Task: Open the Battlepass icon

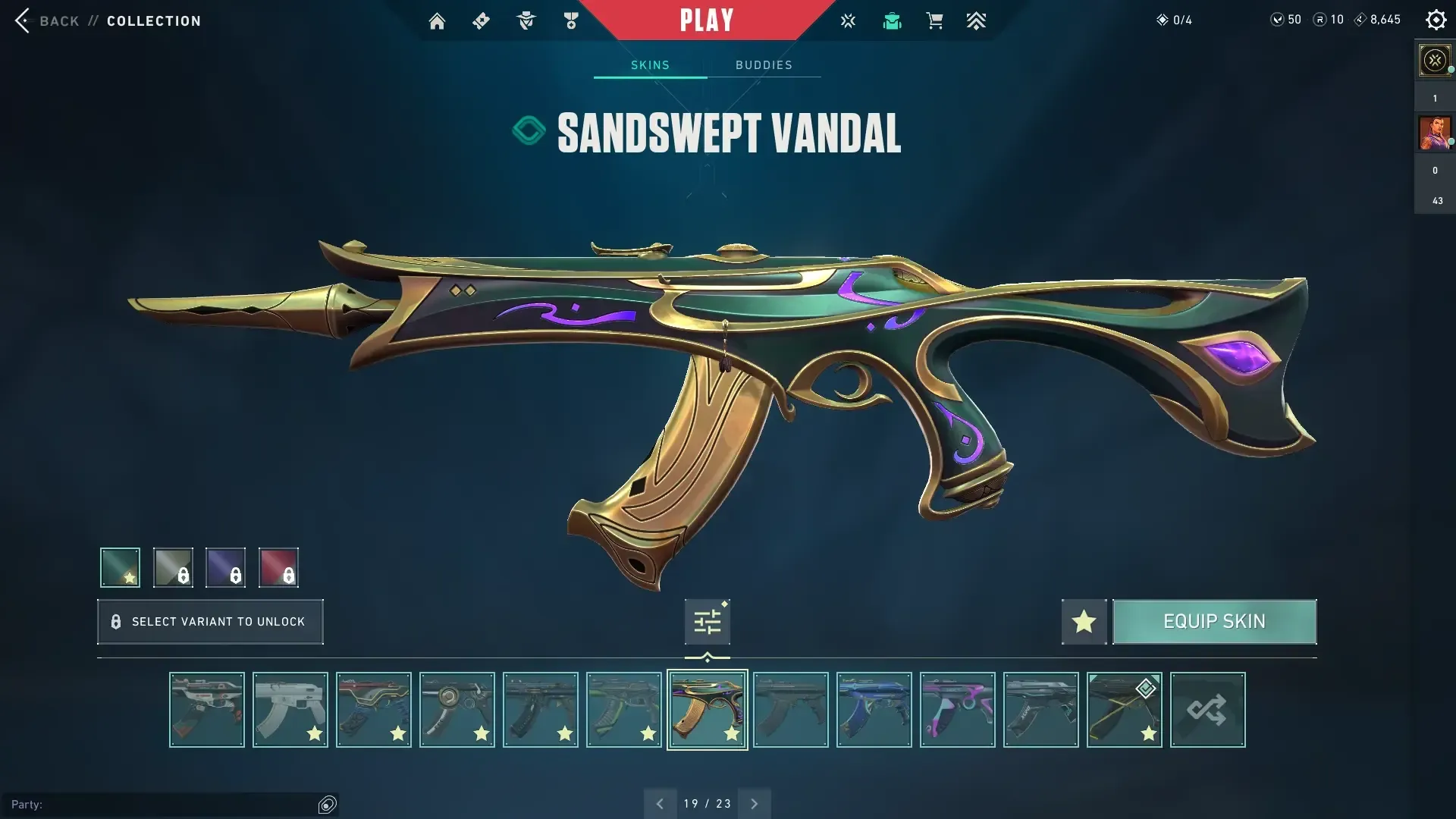Action: (x=481, y=20)
